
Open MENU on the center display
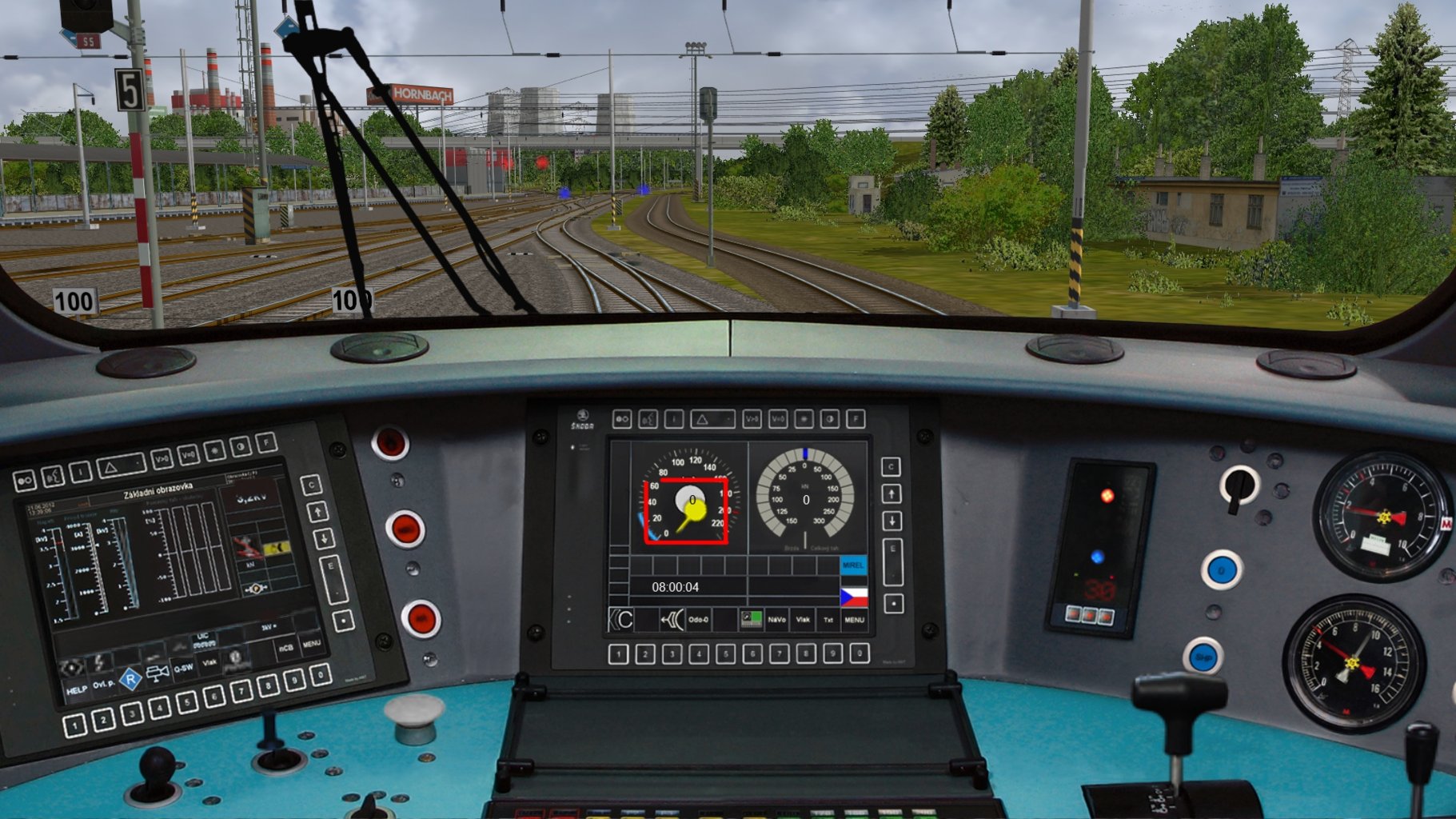(856, 619)
